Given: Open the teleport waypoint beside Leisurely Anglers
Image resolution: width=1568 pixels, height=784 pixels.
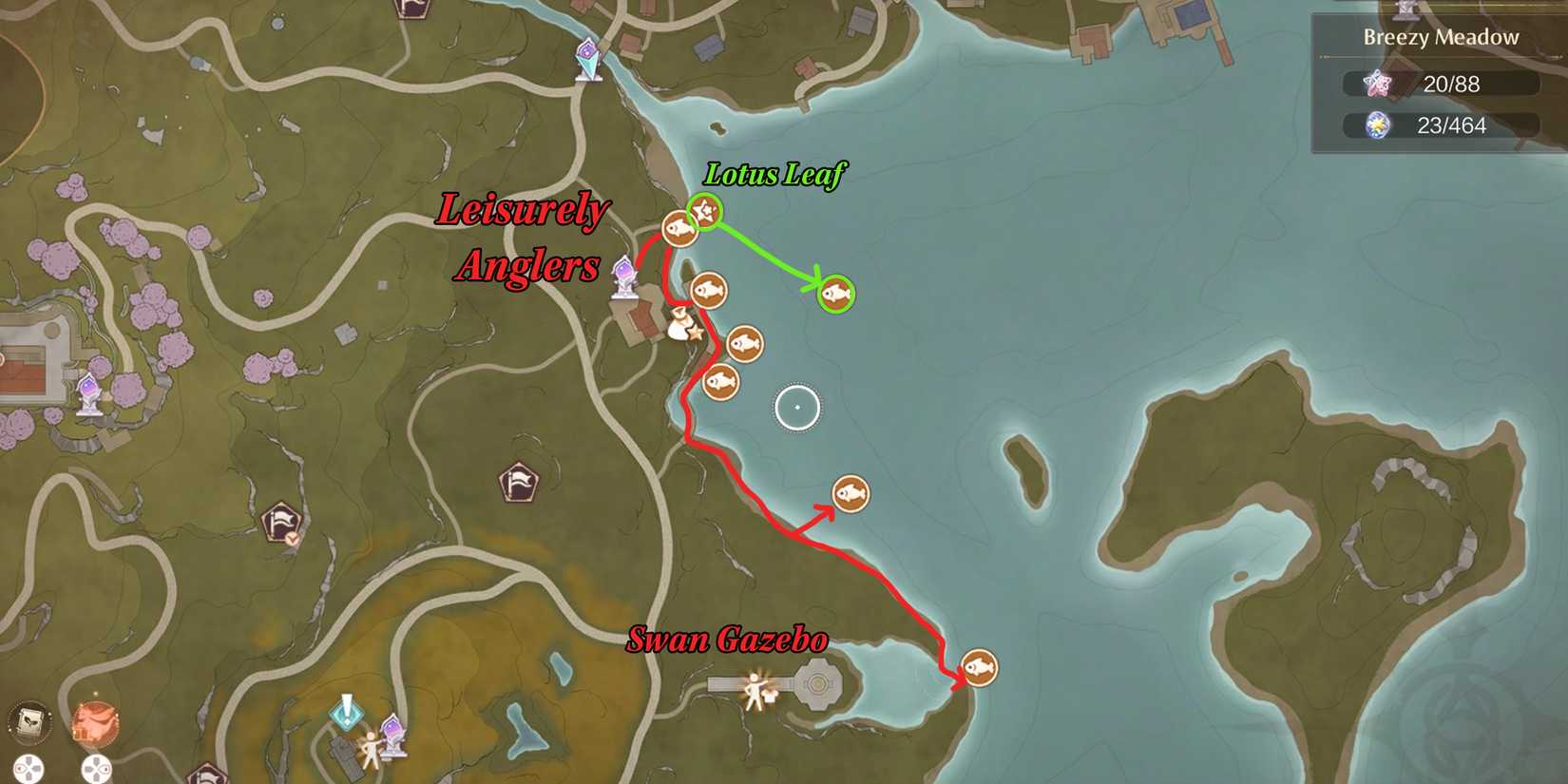Looking at the screenshot, I should 624,276.
